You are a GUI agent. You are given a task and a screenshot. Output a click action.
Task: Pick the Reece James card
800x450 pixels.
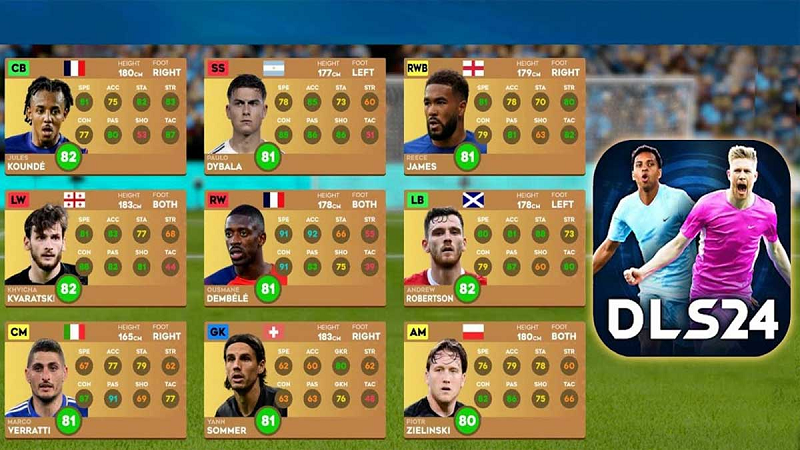(x=494, y=115)
